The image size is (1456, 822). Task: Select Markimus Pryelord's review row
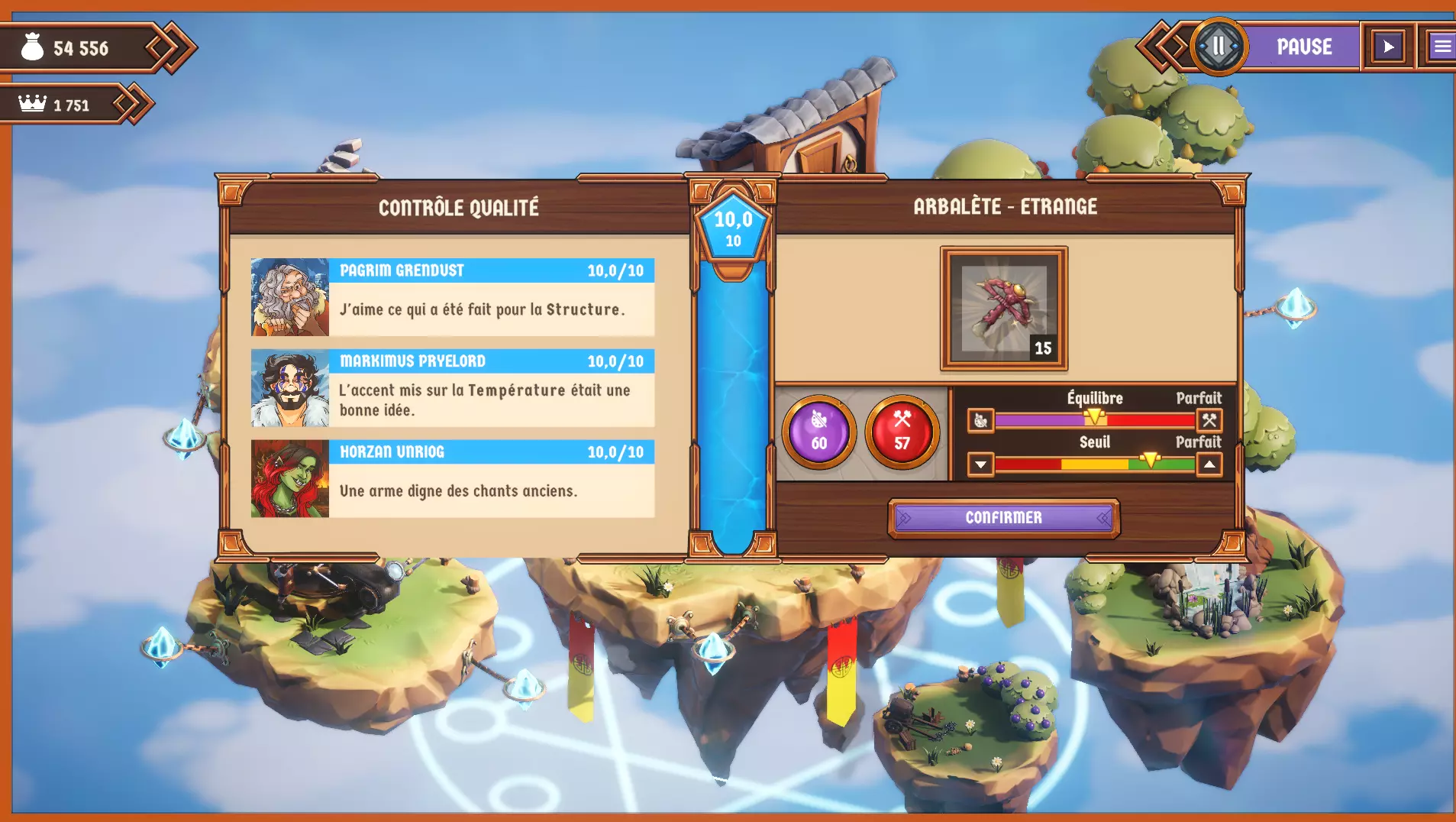click(x=452, y=388)
